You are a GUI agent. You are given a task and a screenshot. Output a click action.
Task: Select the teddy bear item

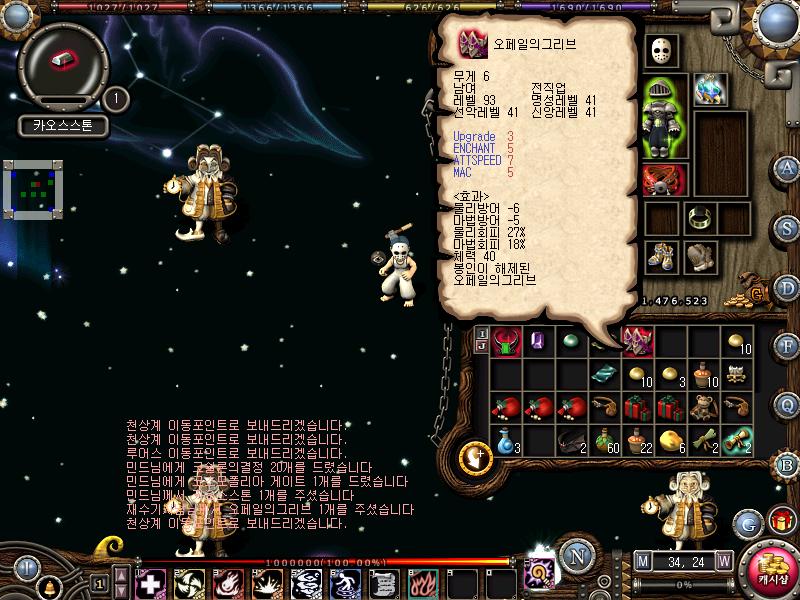[x=703, y=406]
